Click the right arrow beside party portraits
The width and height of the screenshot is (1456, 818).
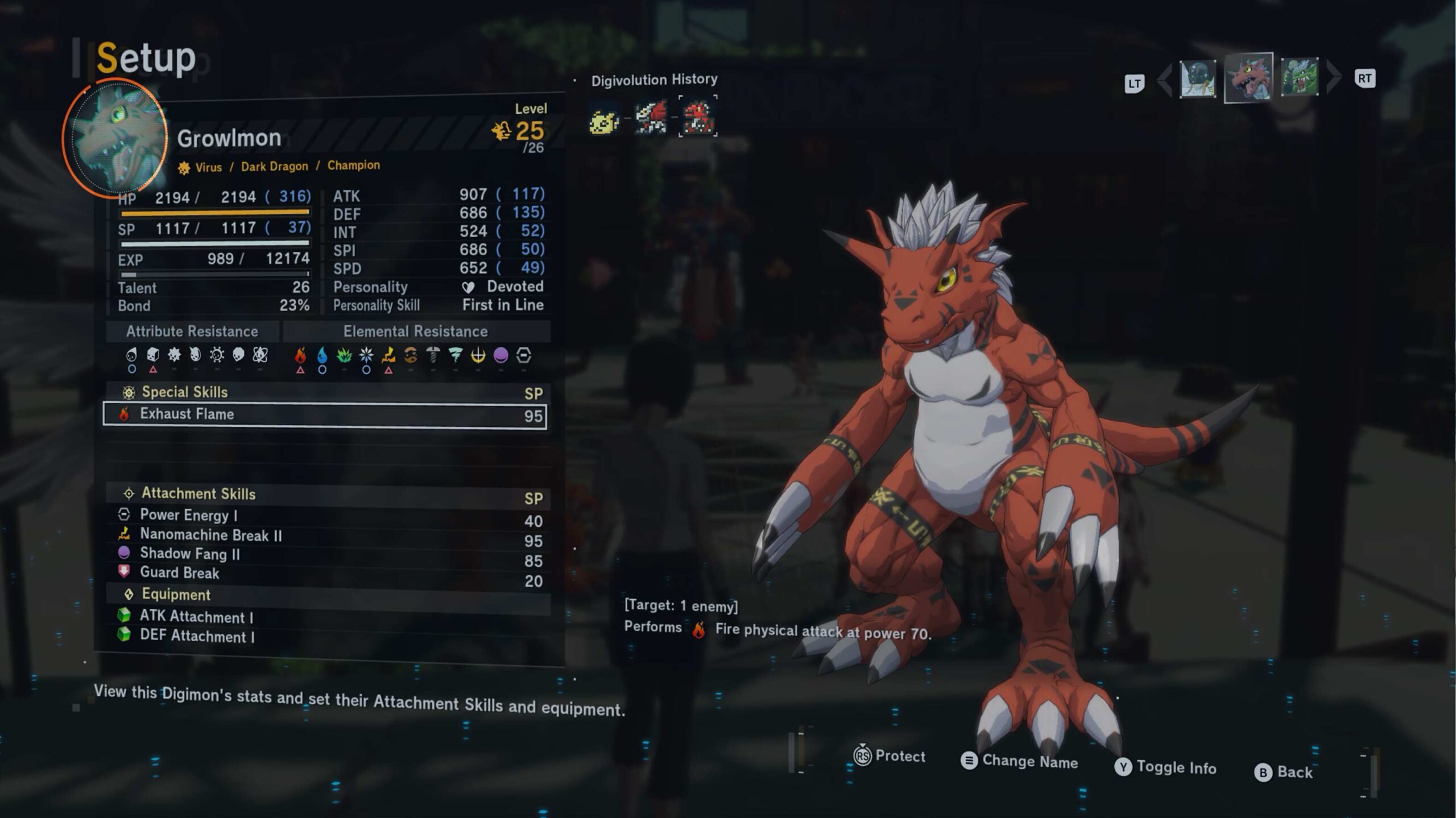[1333, 77]
